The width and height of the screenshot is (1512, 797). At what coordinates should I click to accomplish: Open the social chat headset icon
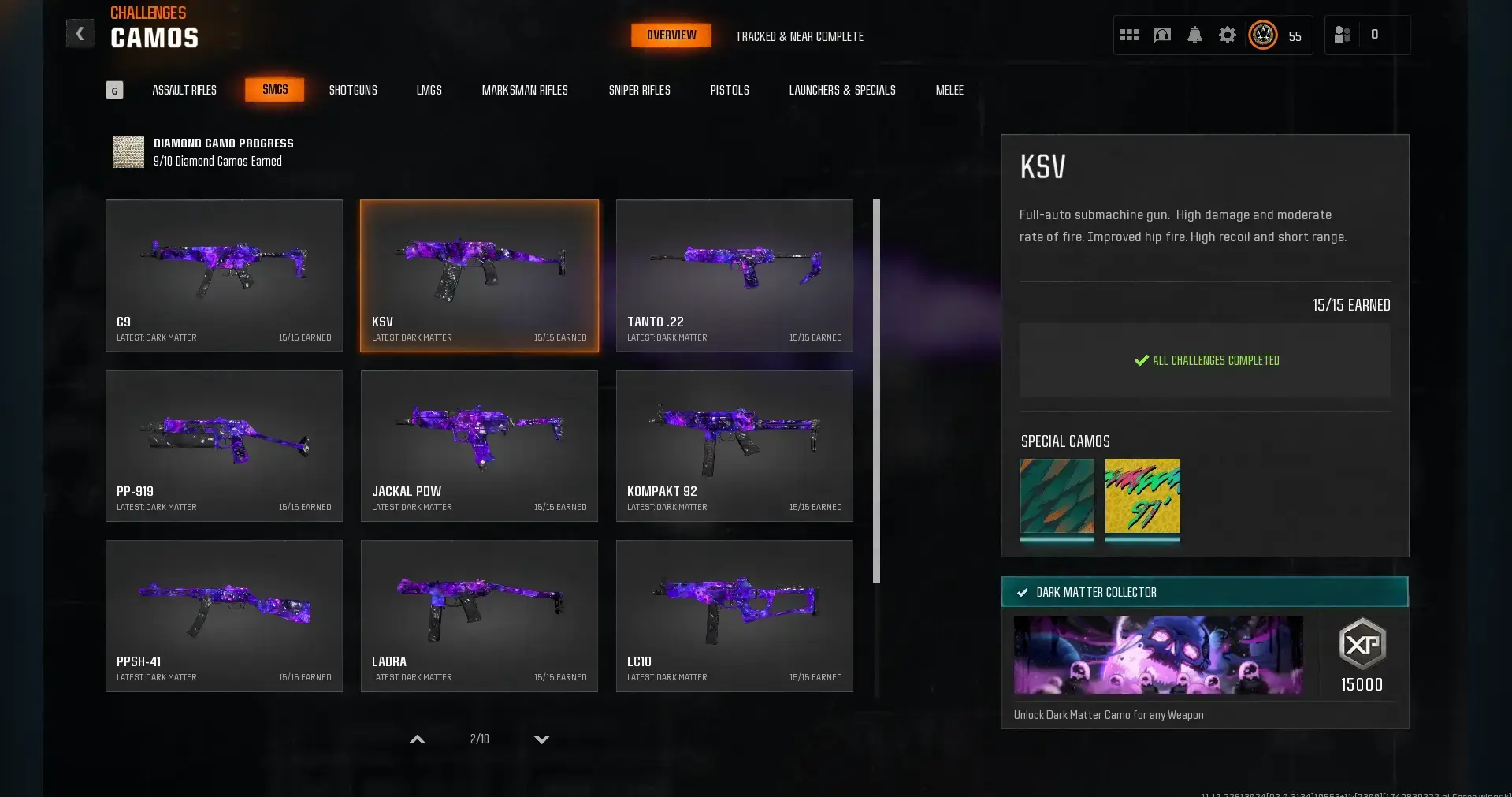tap(1161, 35)
